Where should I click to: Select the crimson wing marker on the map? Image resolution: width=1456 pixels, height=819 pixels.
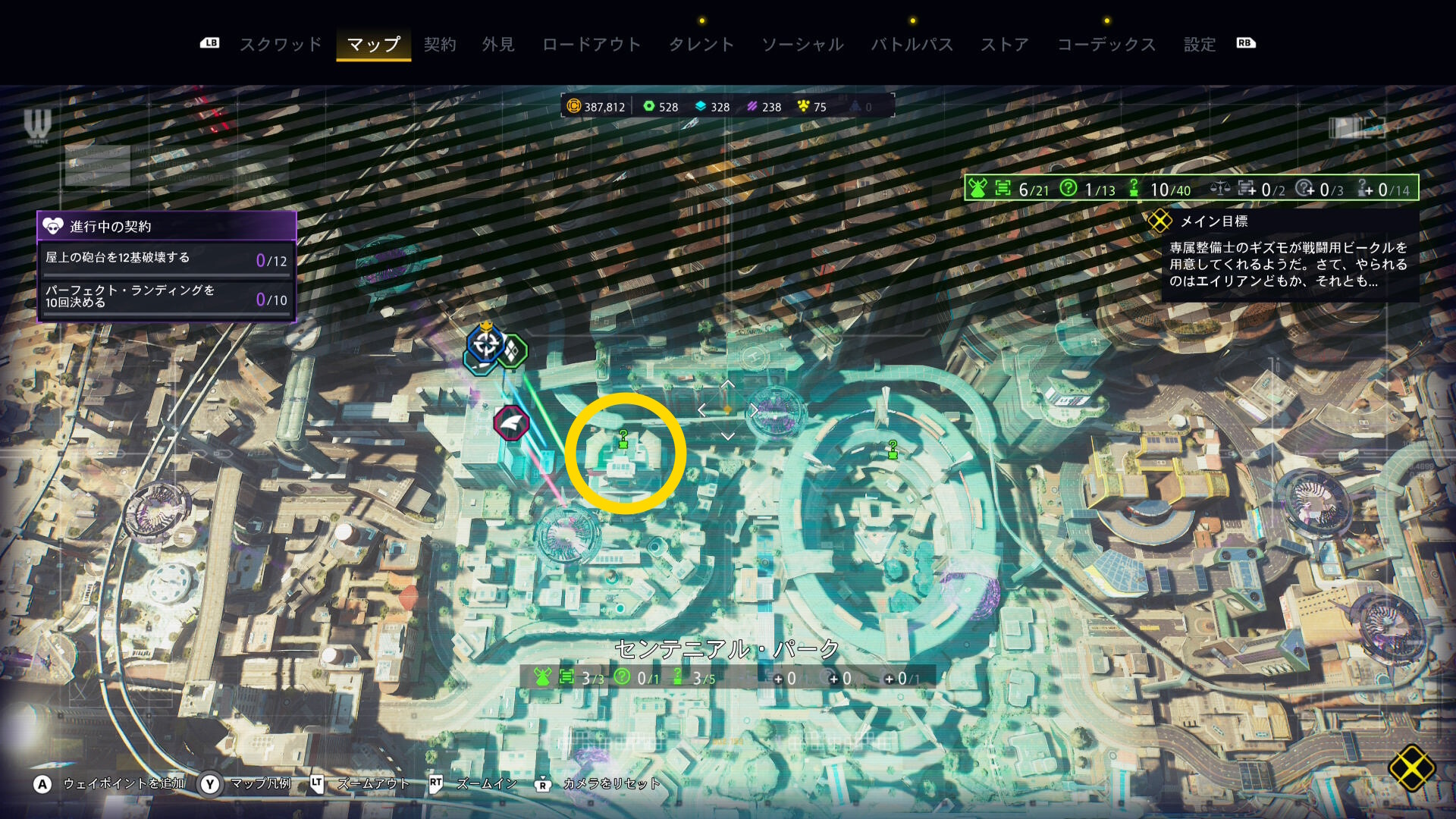511,423
